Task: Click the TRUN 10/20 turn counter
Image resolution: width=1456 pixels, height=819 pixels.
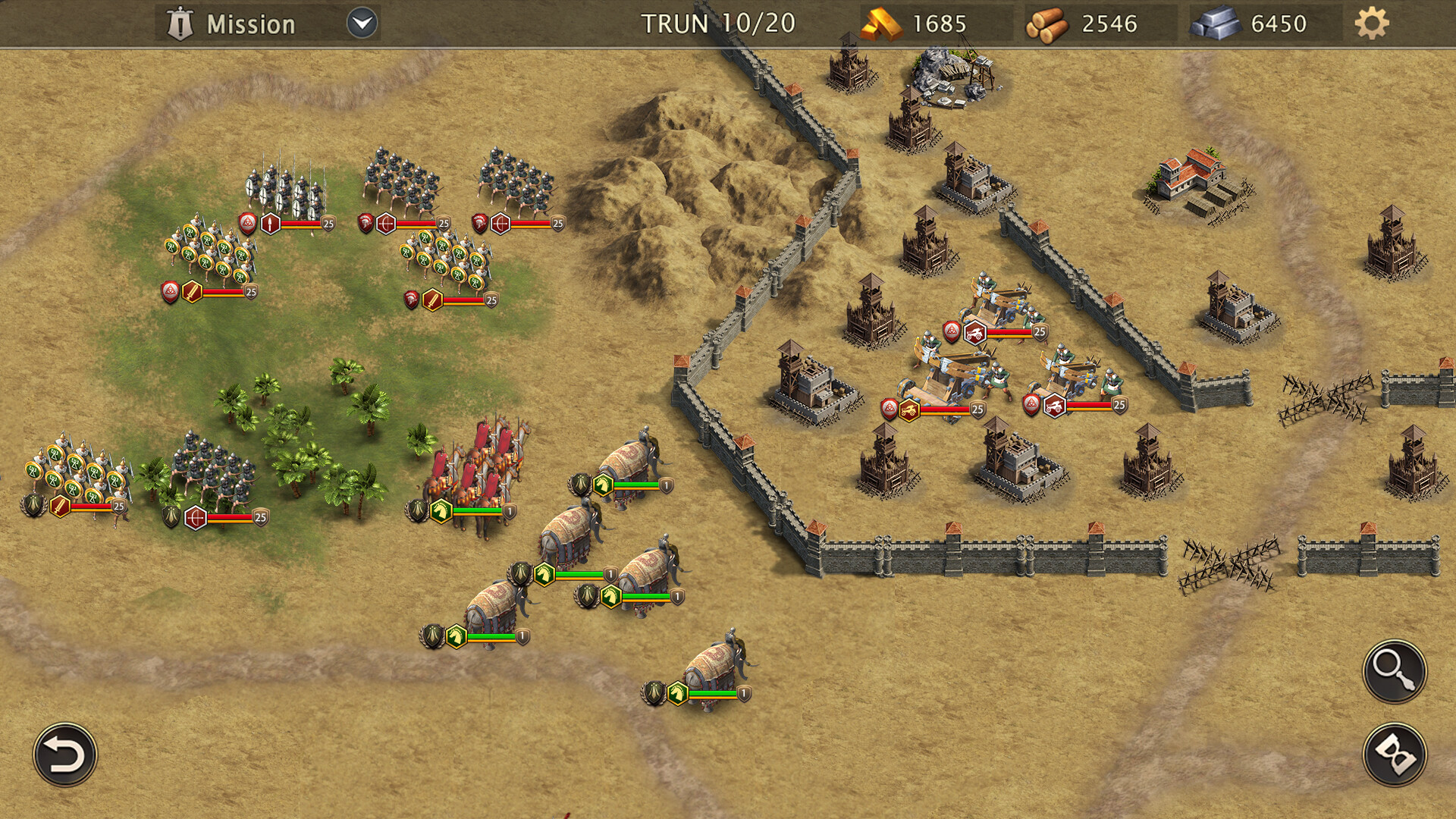Action: pos(718,23)
